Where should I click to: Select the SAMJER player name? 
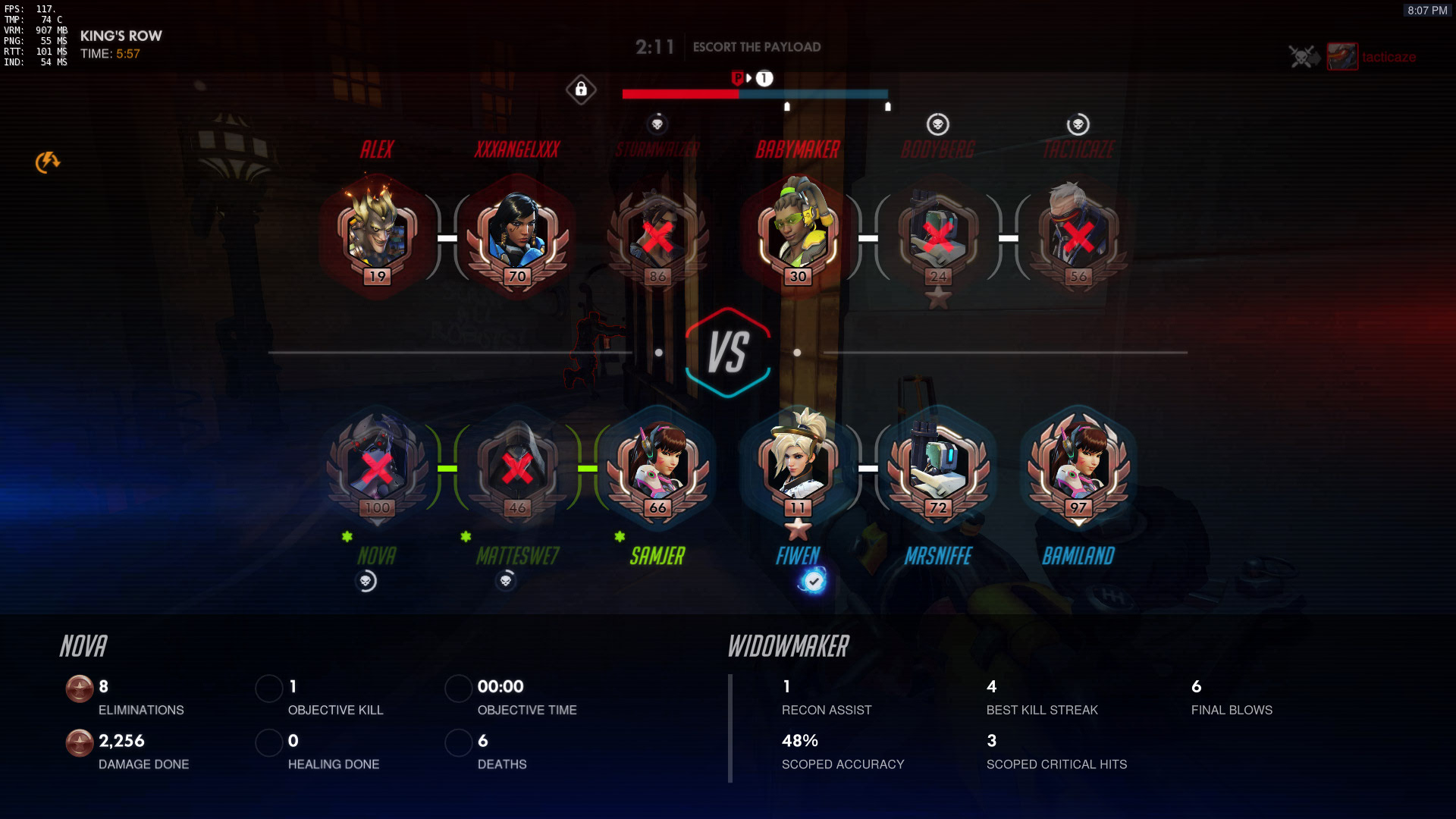click(659, 556)
